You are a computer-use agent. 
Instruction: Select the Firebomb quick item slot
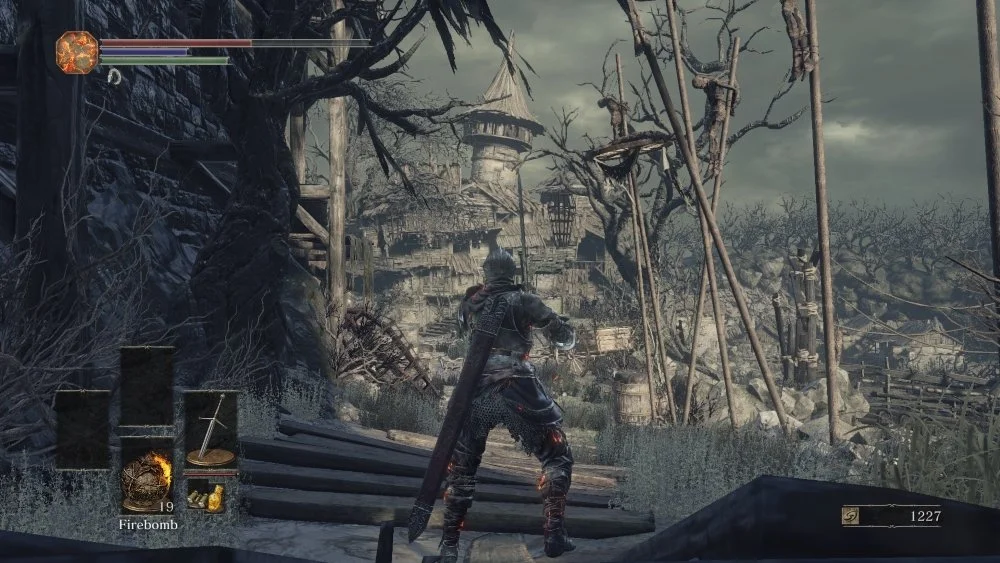coord(147,475)
